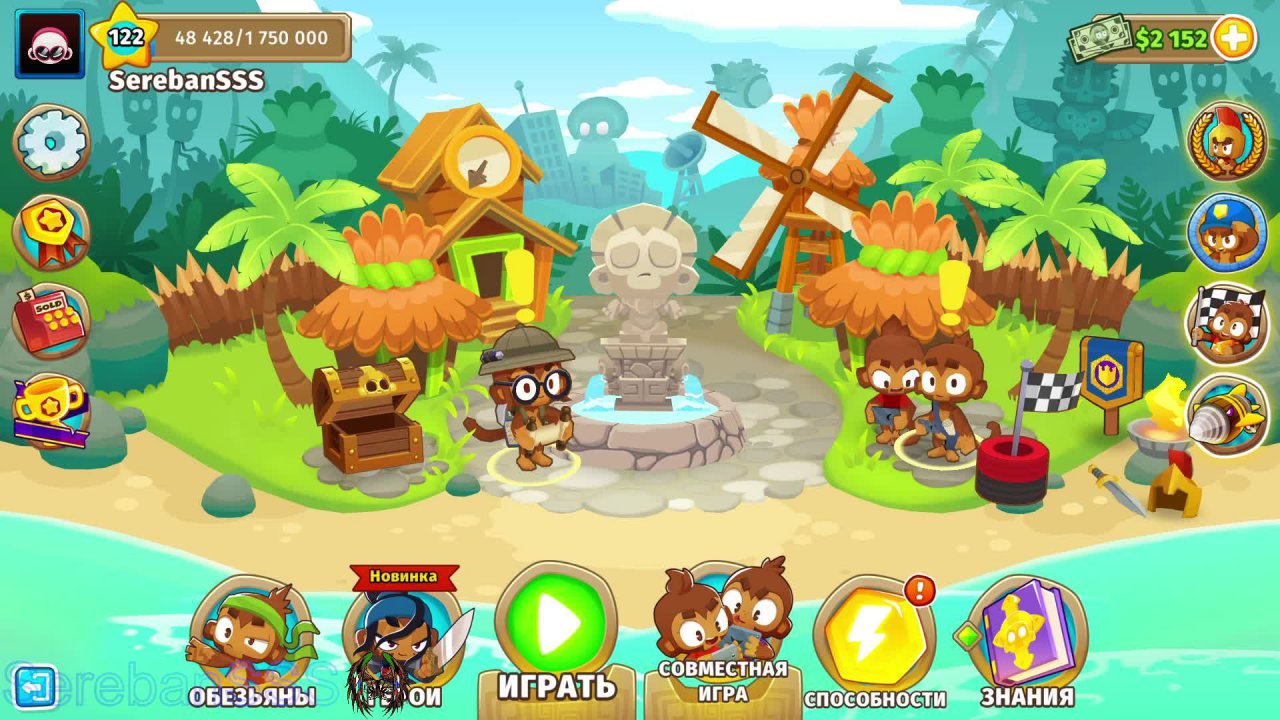Click the drill boss event icon
This screenshot has width=1280, height=720.
[1227, 410]
